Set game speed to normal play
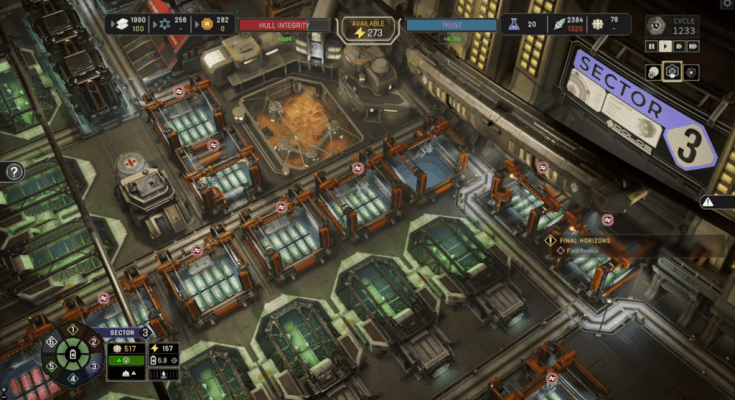This screenshot has width=735, height=400. pos(665,46)
